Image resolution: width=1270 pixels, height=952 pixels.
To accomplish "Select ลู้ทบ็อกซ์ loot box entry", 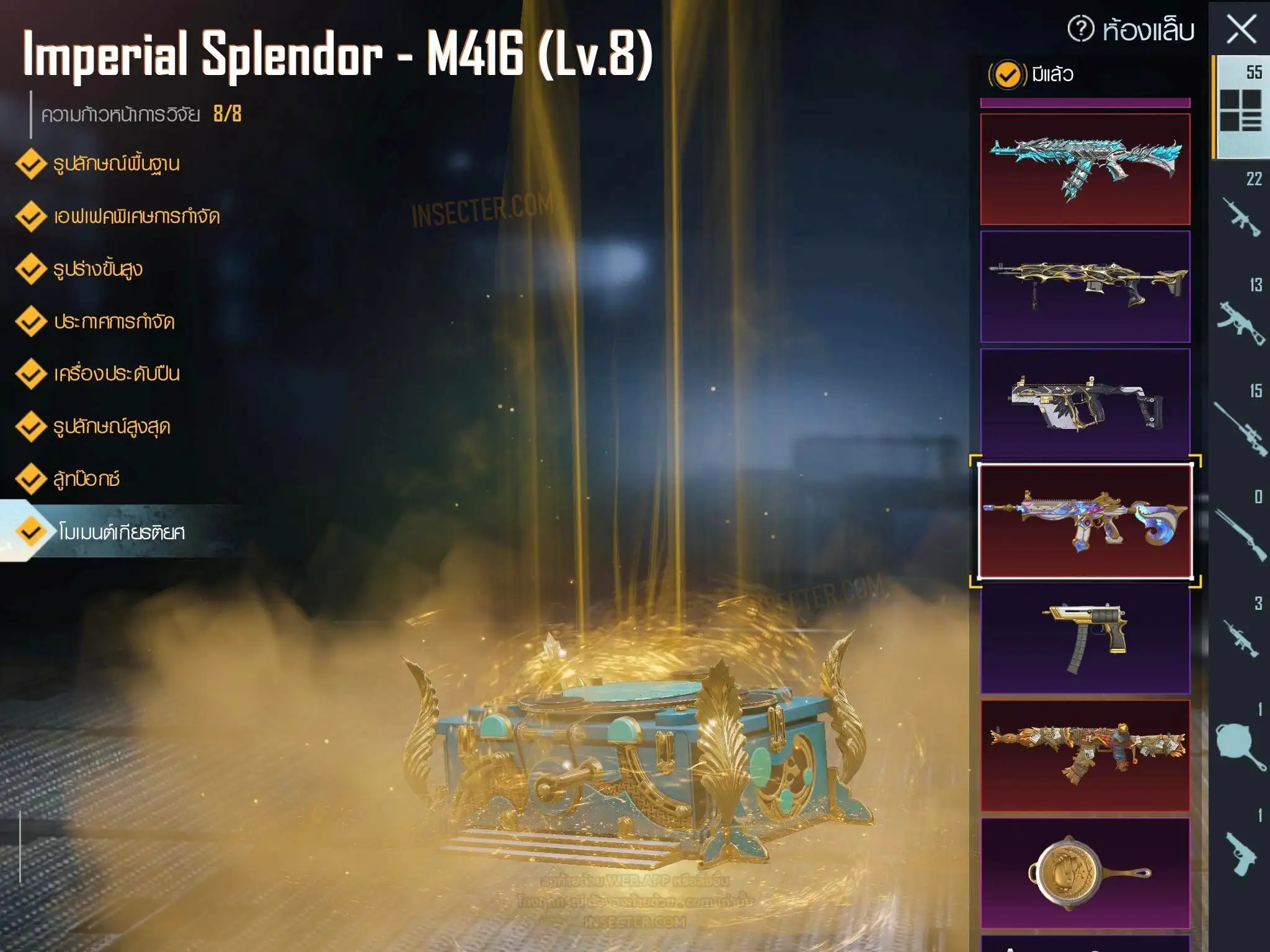I will (86, 479).
